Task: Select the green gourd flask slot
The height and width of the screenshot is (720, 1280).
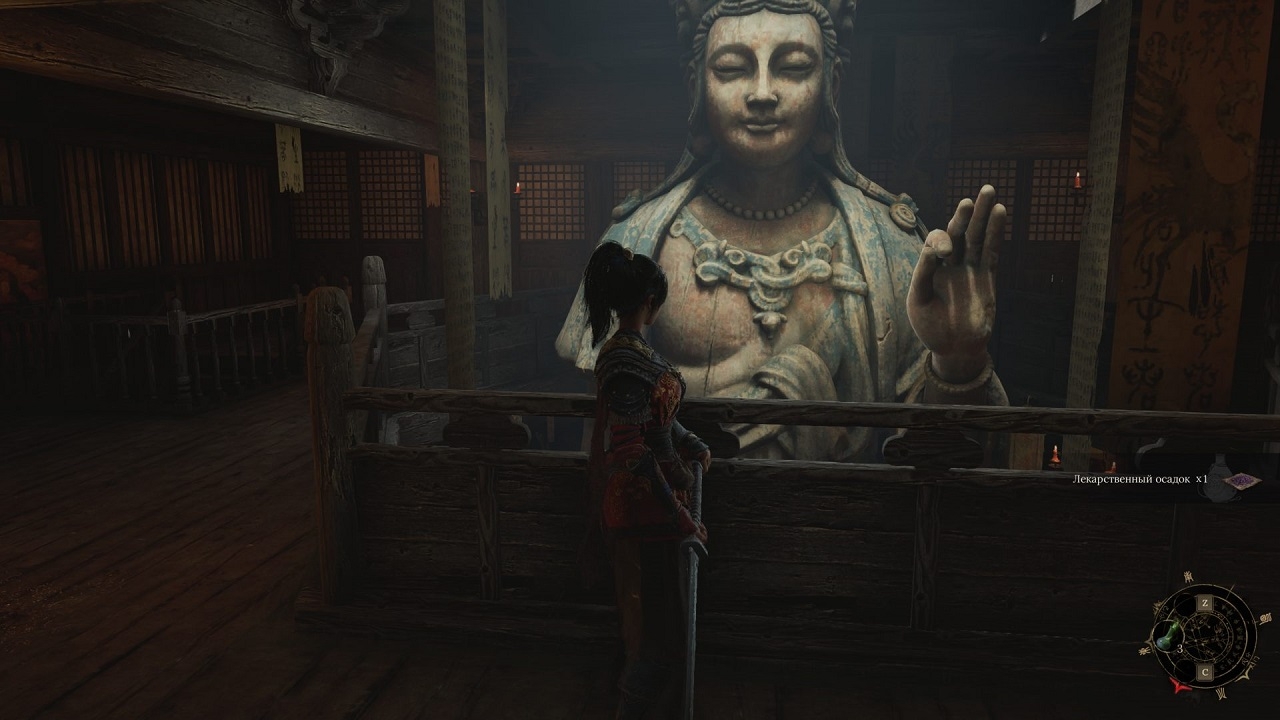Action: click(x=1164, y=636)
